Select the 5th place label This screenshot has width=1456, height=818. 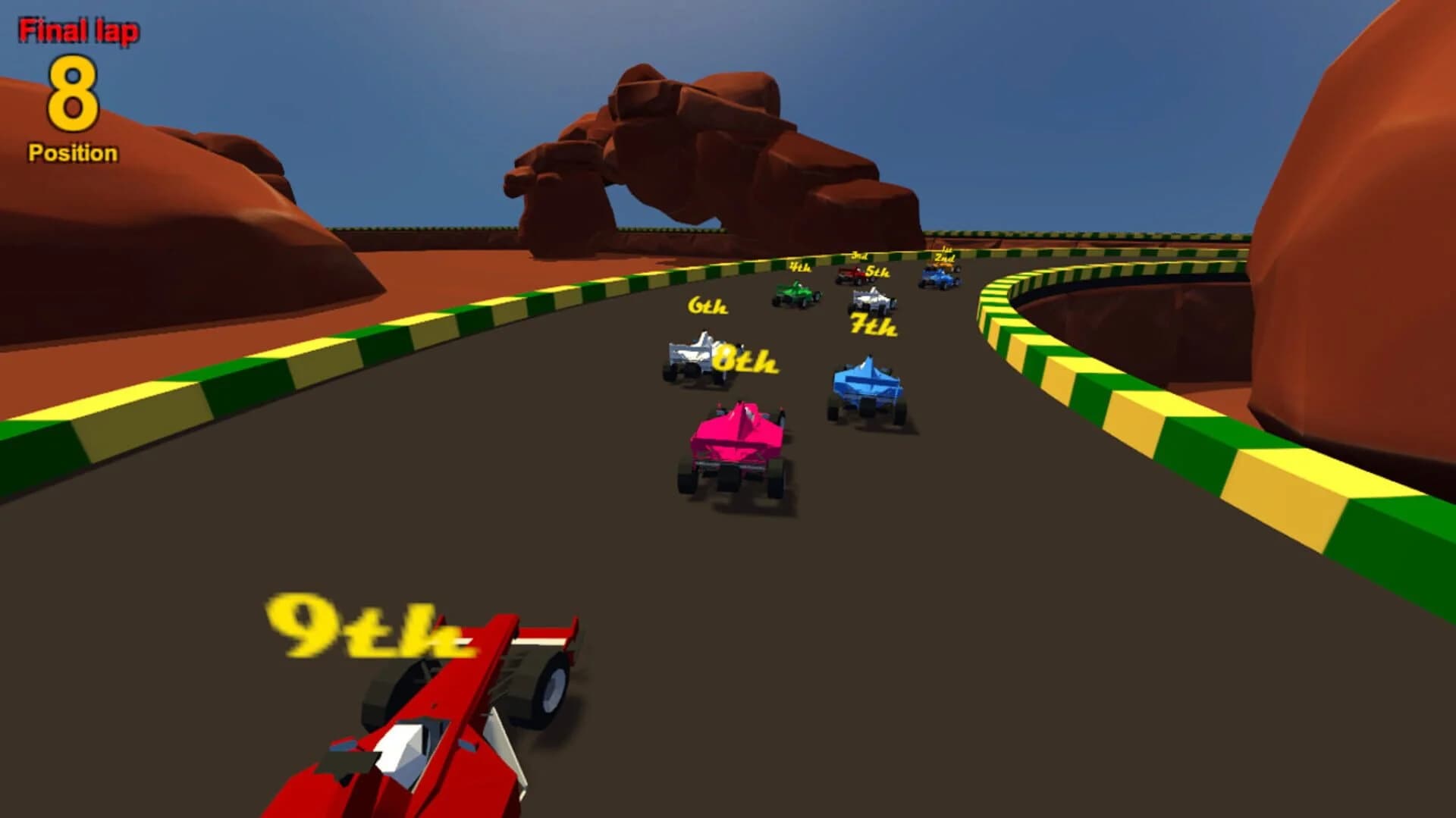tap(877, 273)
